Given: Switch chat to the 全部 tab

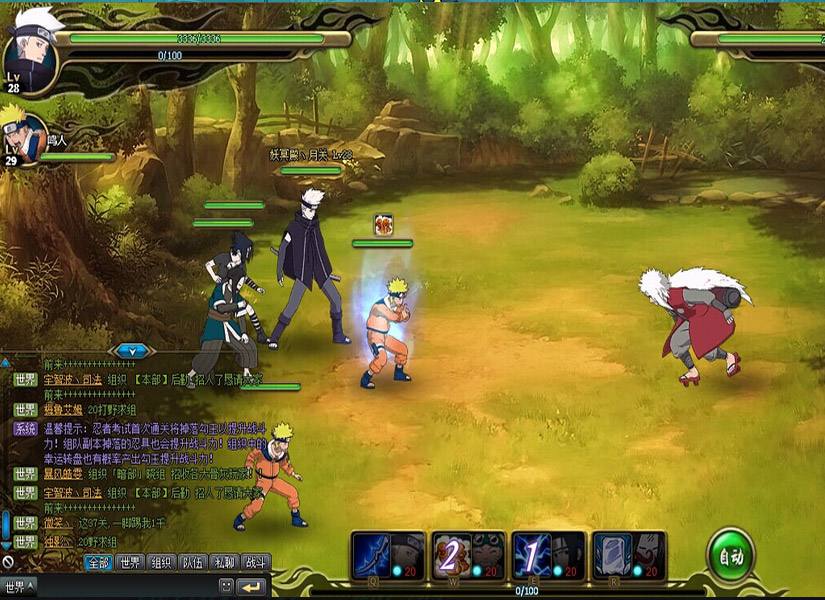Looking at the screenshot, I should click(x=97, y=563).
